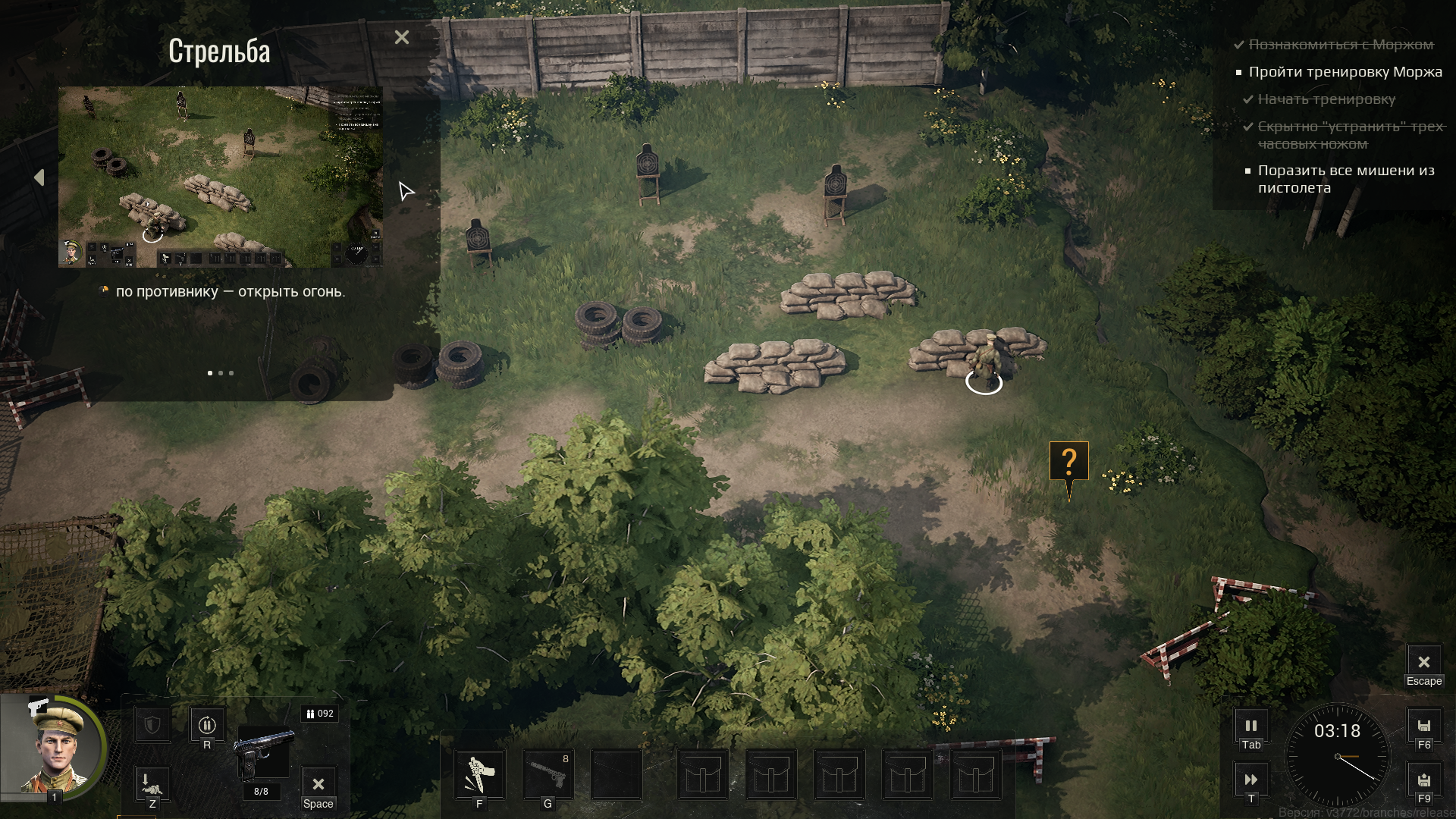Cancel the current action with X button
The width and height of the screenshot is (1456, 819).
(x=318, y=784)
